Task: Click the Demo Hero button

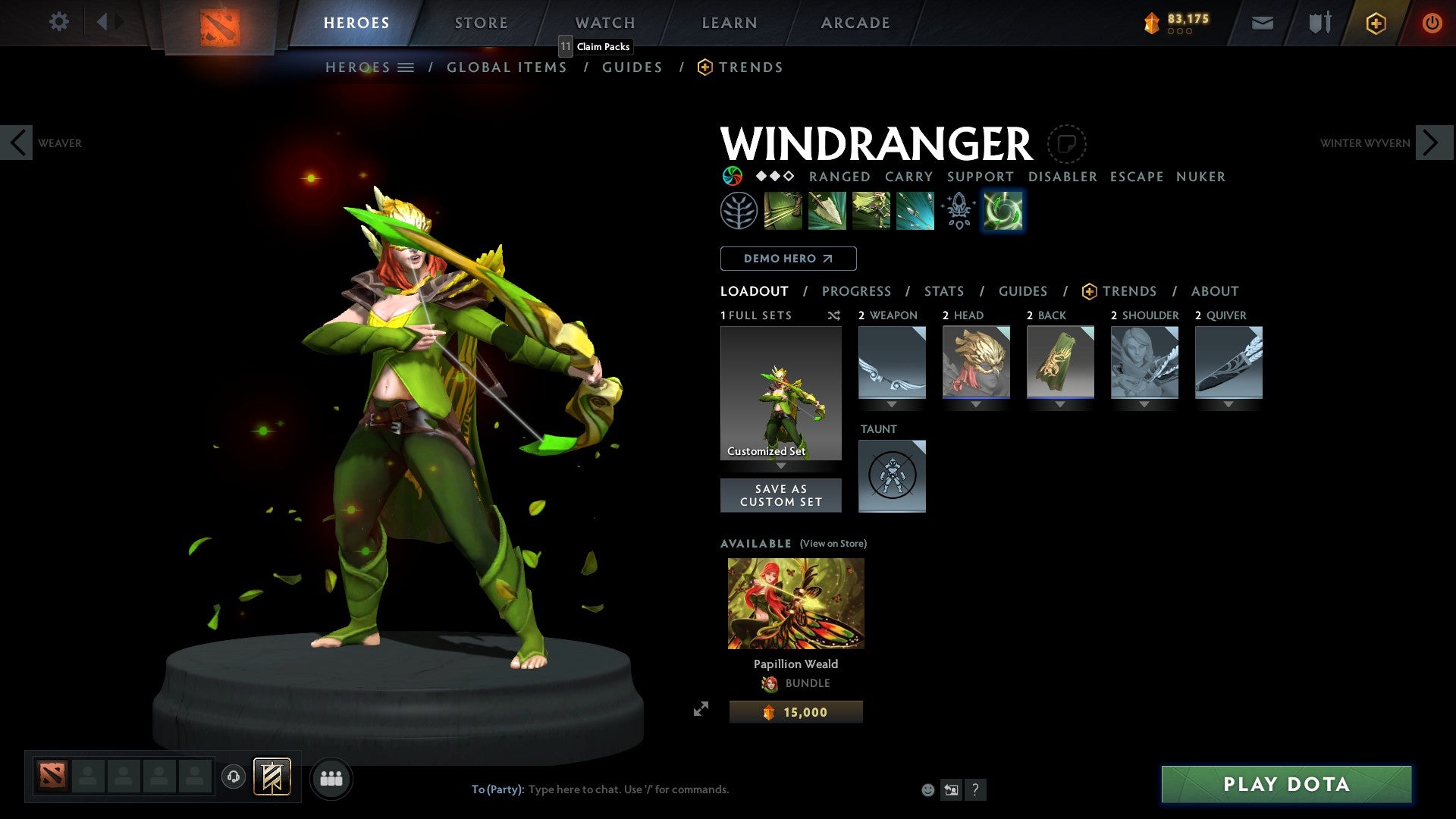Action: pyautogui.click(x=788, y=259)
